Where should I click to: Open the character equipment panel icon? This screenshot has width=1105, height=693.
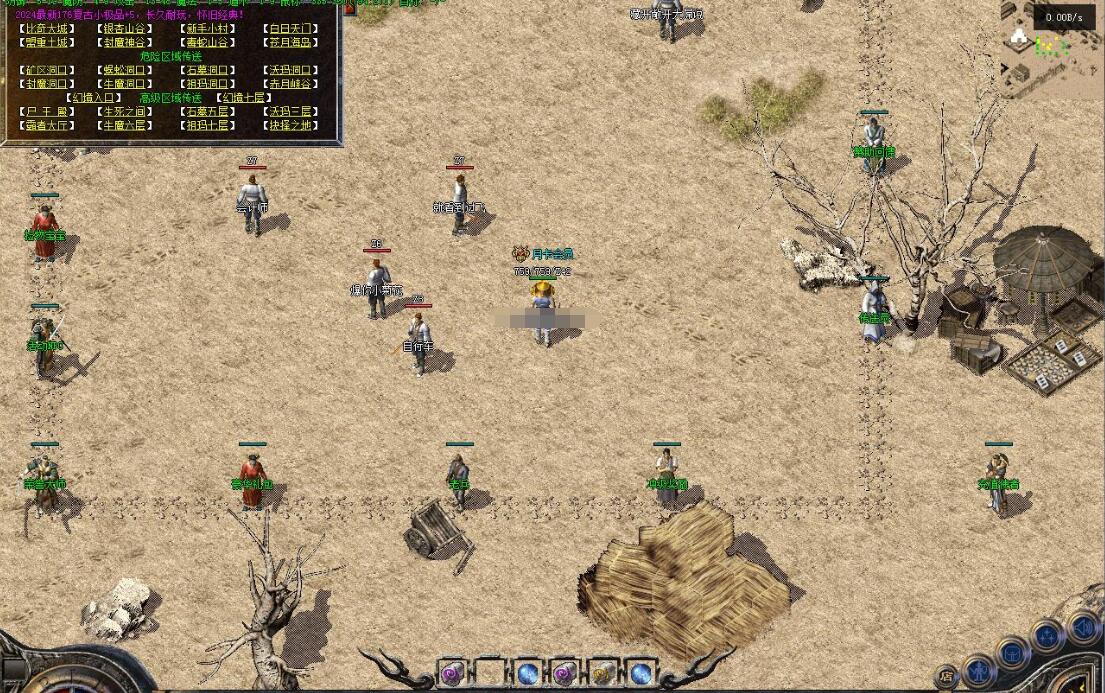pos(979,668)
